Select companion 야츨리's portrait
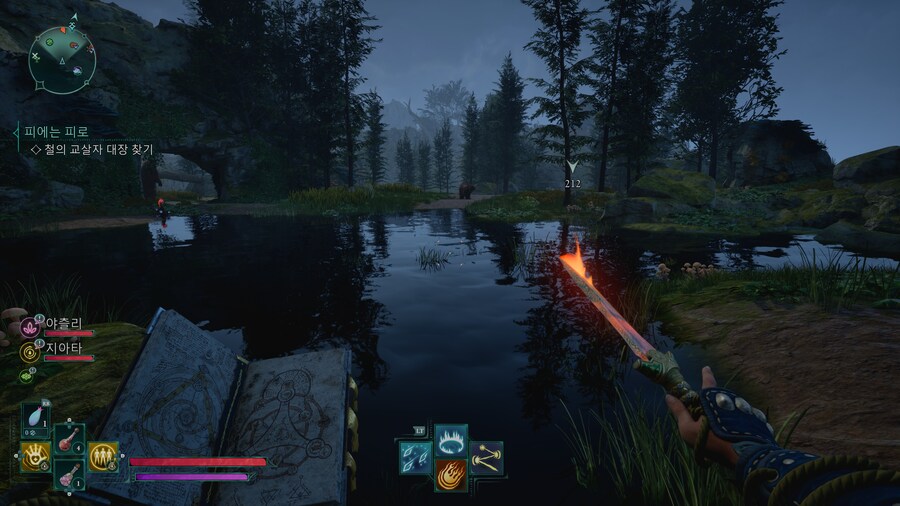Image resolution: width=900 pixels, height=506 pixels. click(30, 327)
